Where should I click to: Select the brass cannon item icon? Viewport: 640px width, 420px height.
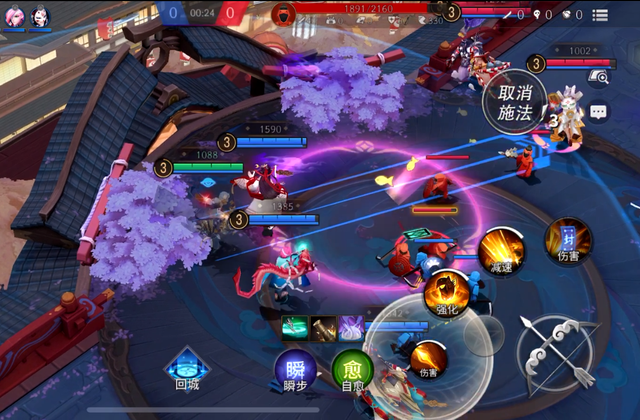pyautogui.click(x=322, y=327)
